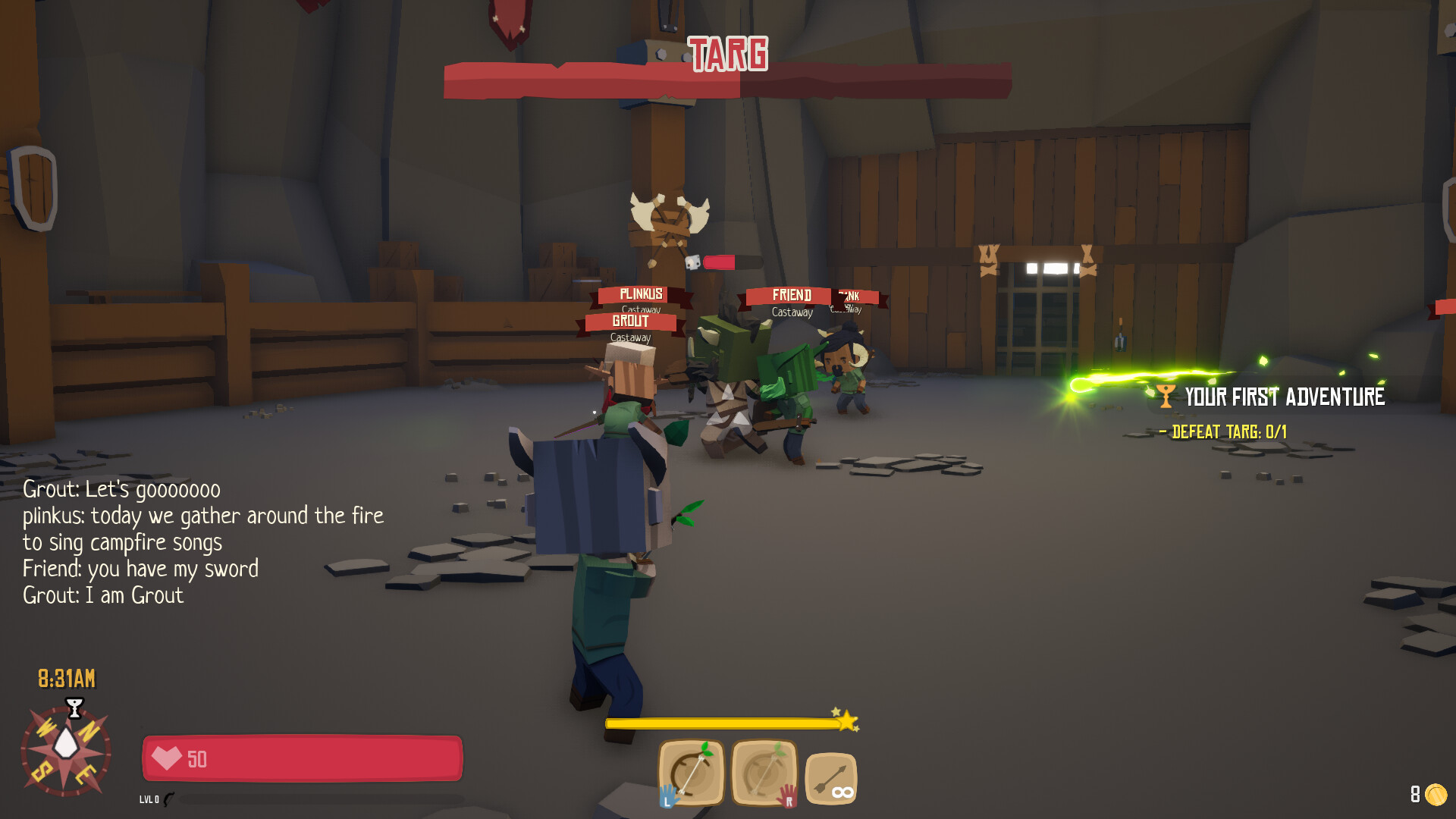Image resolution: width=1456 pixels, height=819 pixels.
Task: Click the Targ boss title text
Action: pyautogui.click(x=727, y=53)
